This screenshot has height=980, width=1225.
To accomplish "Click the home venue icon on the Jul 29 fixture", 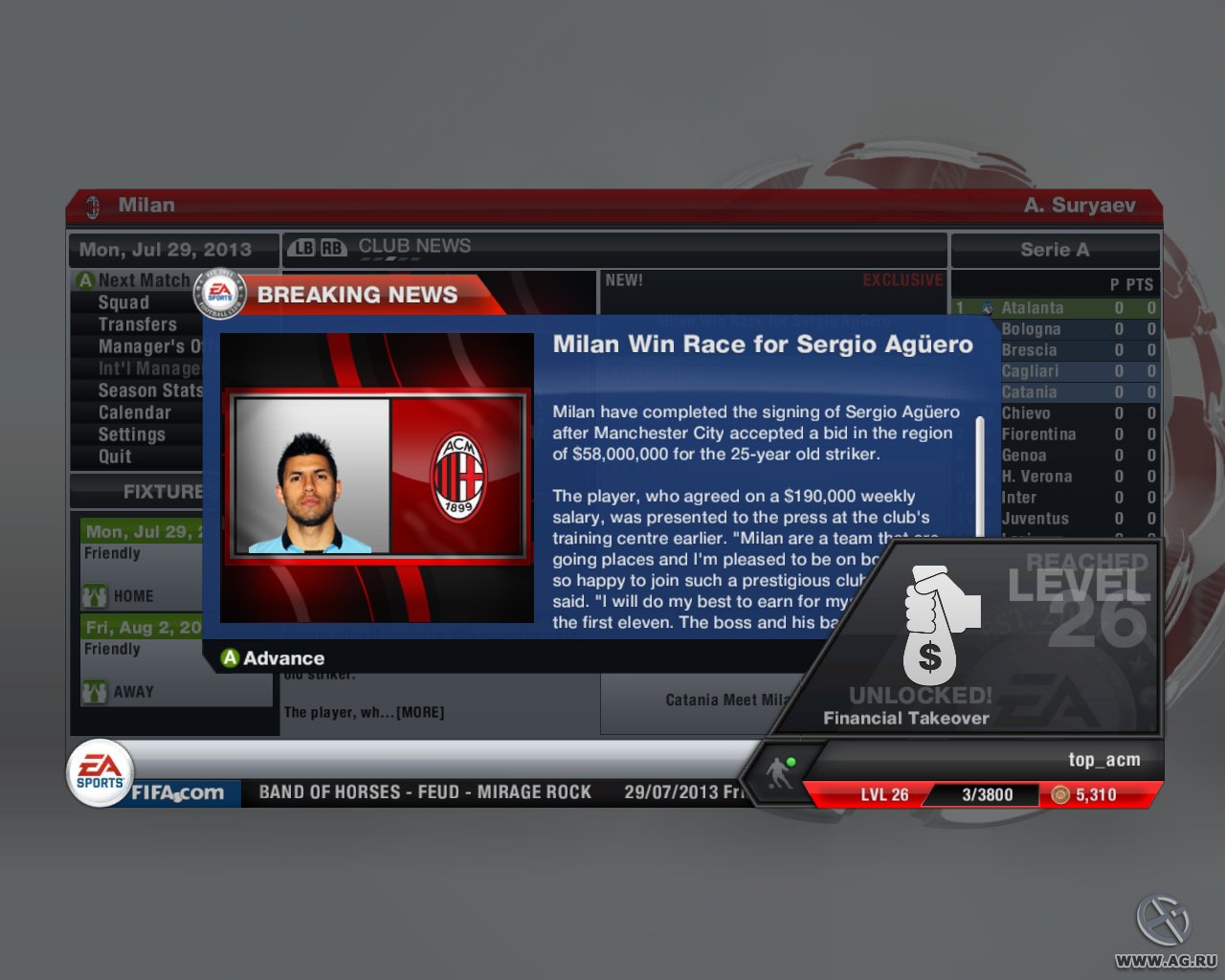I will pos(94,595).
